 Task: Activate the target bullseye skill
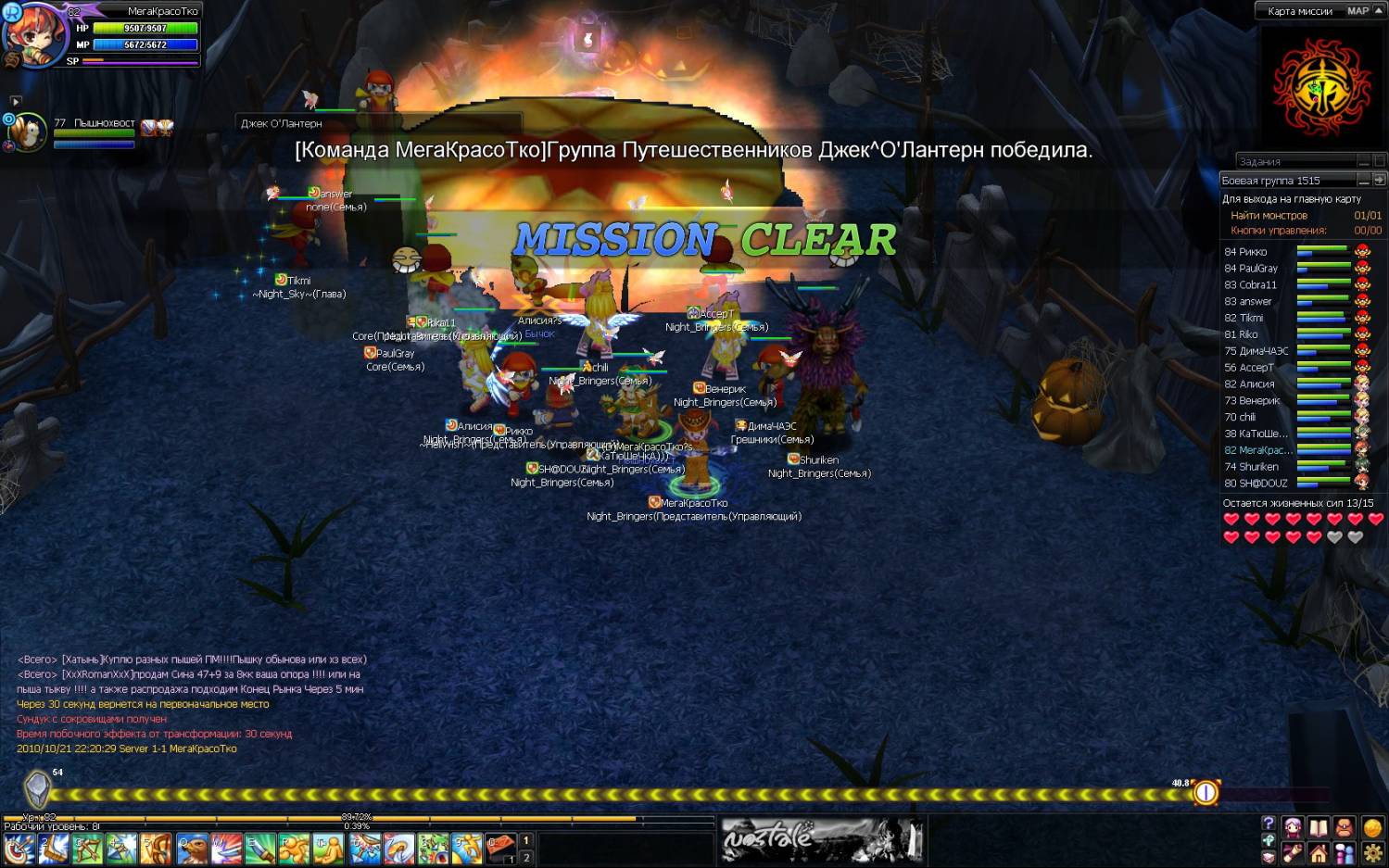(x=19, y=848)
